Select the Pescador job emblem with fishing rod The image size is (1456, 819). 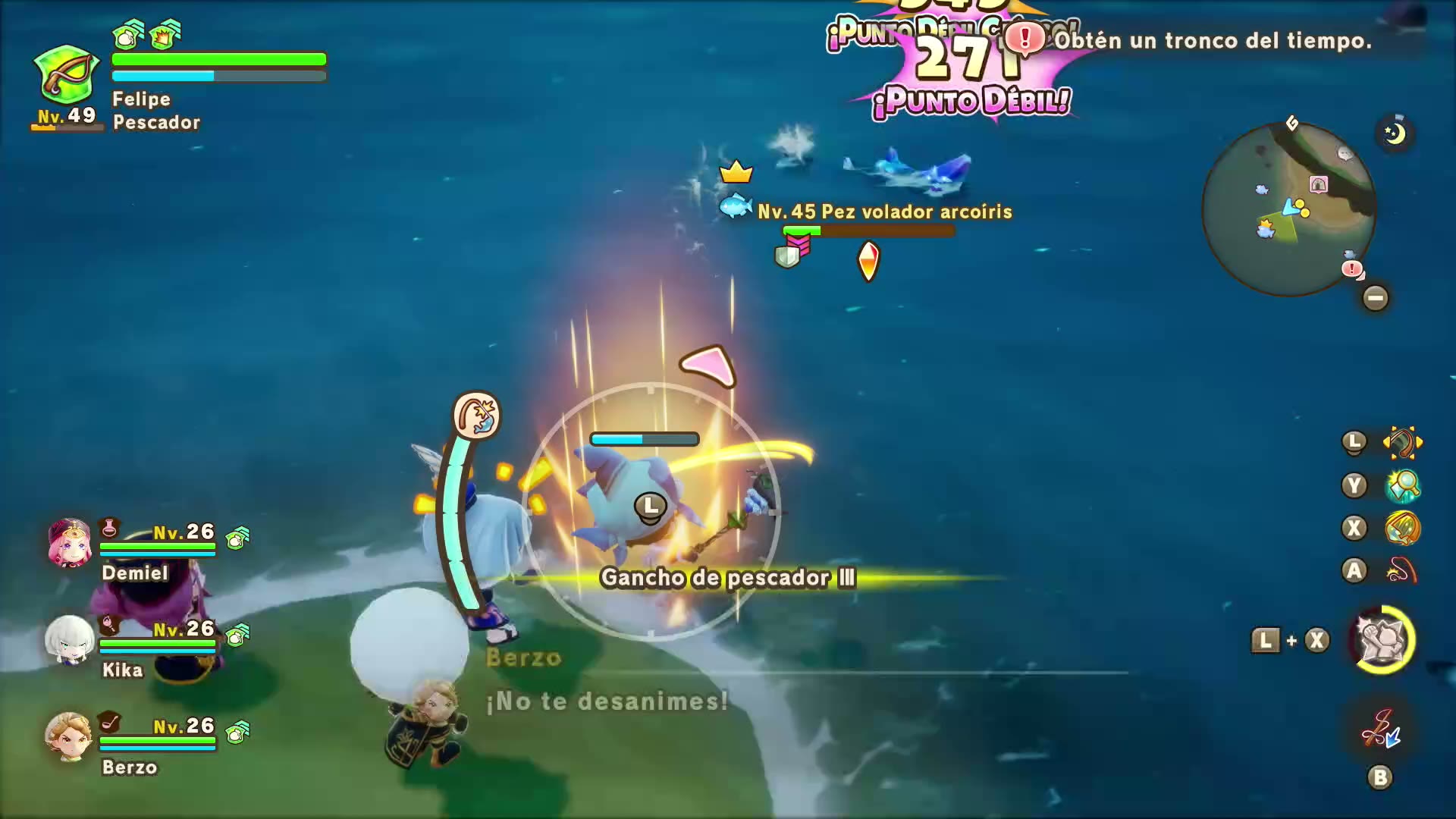pyautogui.click(x=67, y=76)
